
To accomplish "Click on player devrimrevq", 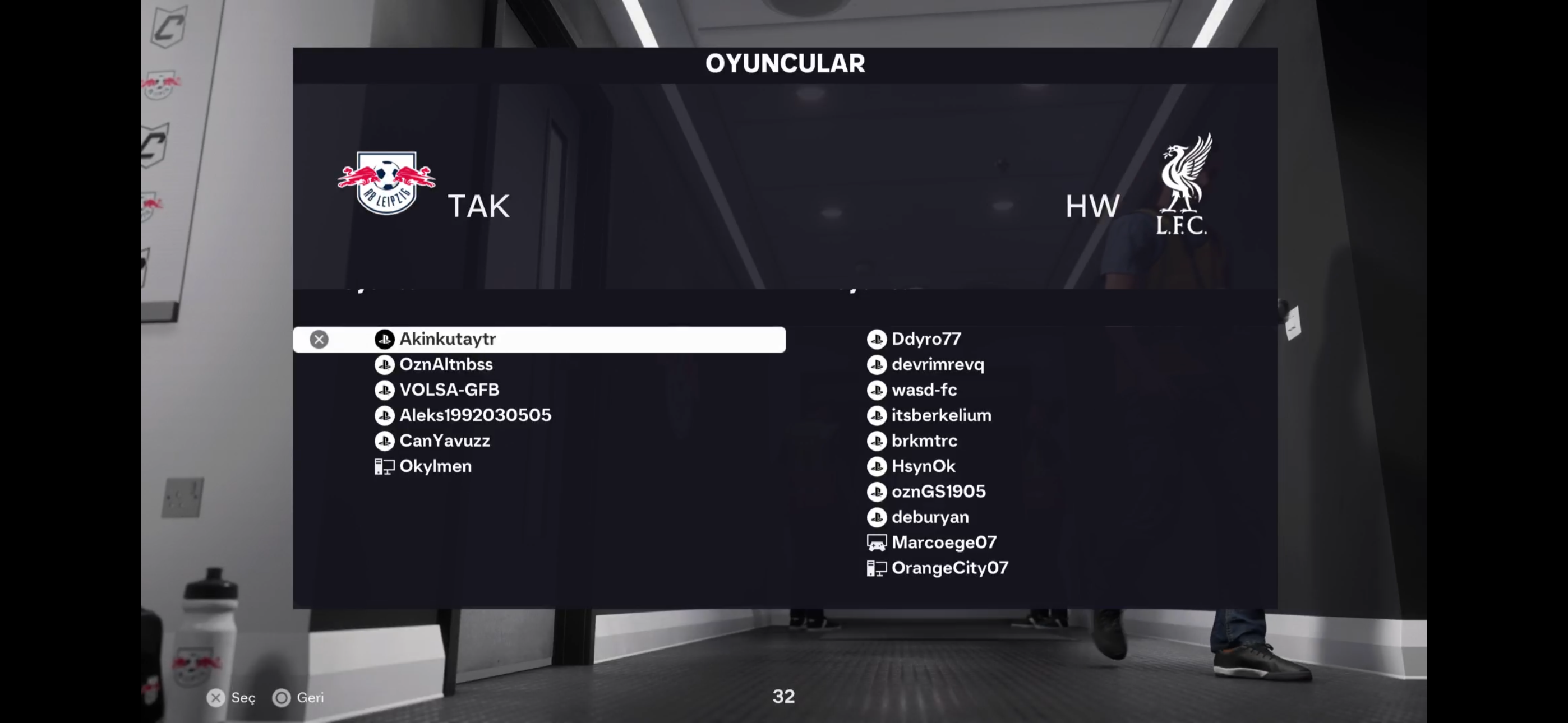I will coord(938,364).
